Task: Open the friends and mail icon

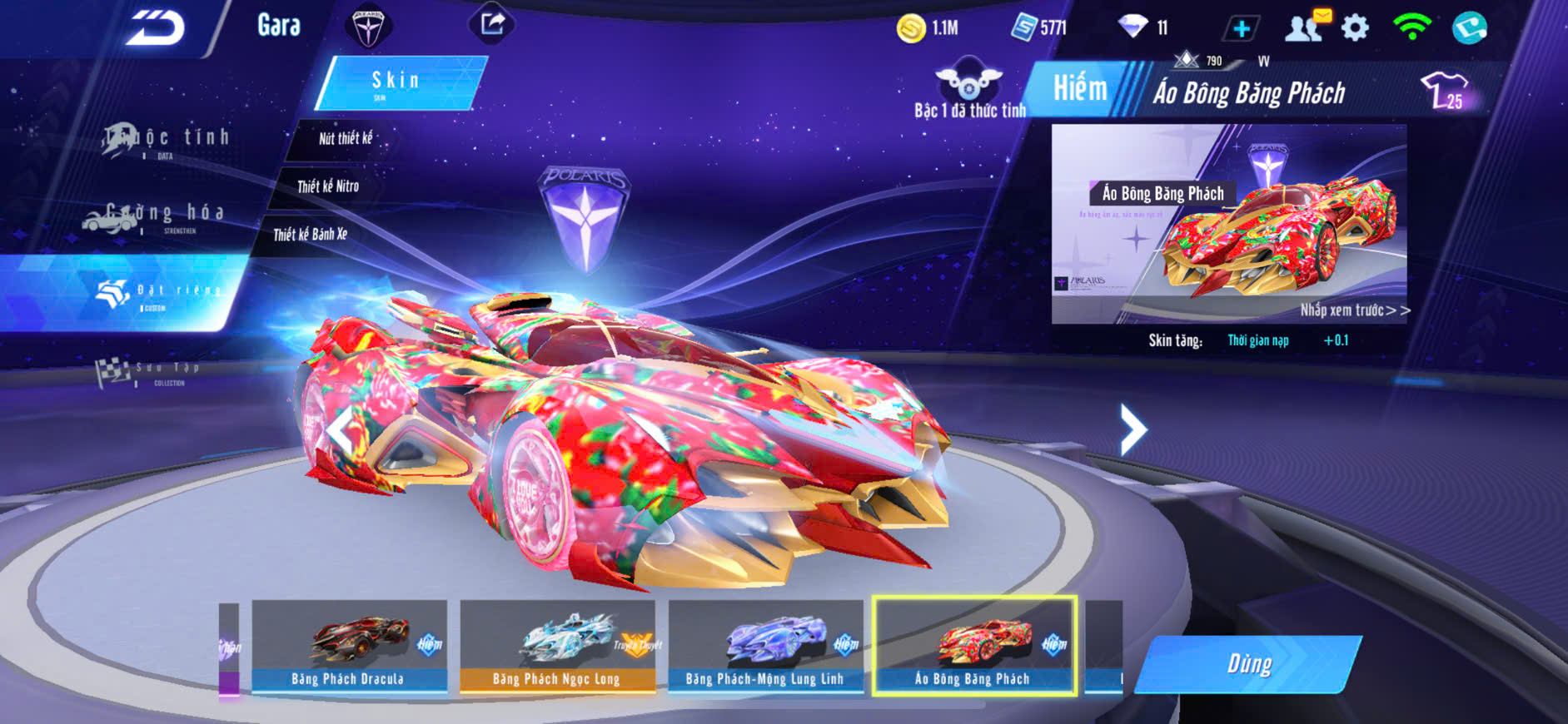Action: tap(1307, 27)
